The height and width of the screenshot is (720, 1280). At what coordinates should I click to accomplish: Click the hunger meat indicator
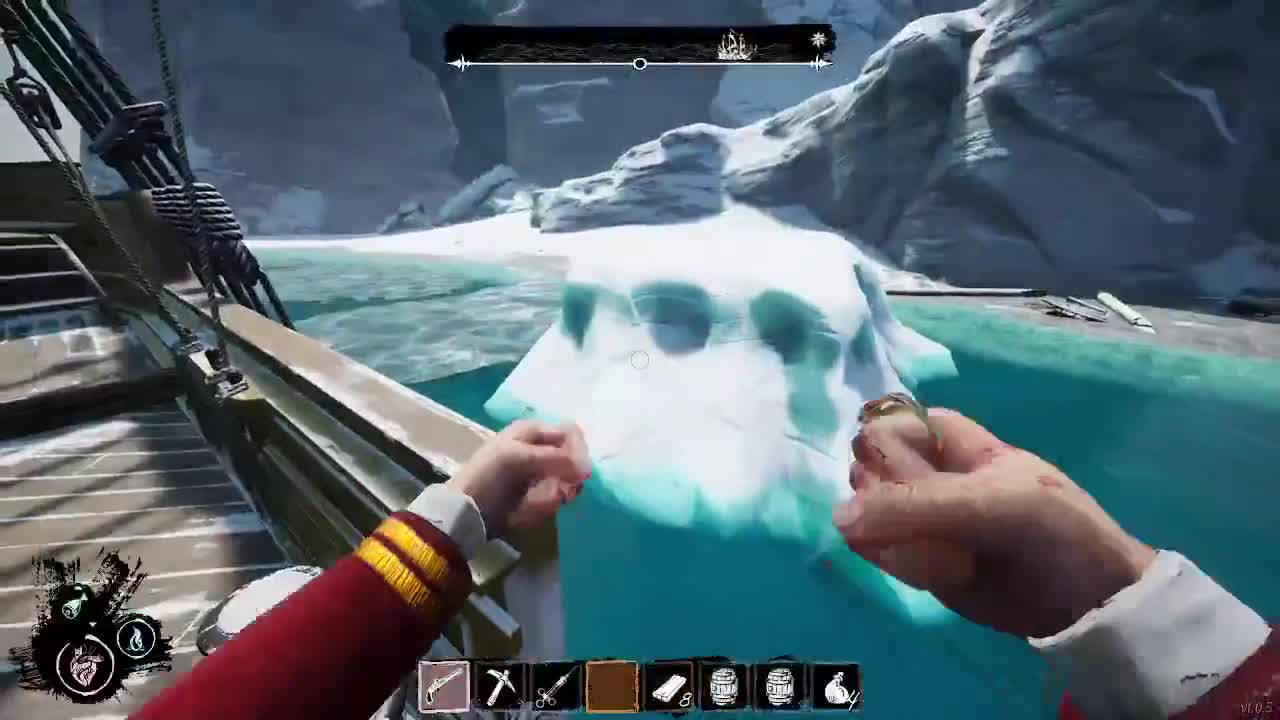point(74,600)
